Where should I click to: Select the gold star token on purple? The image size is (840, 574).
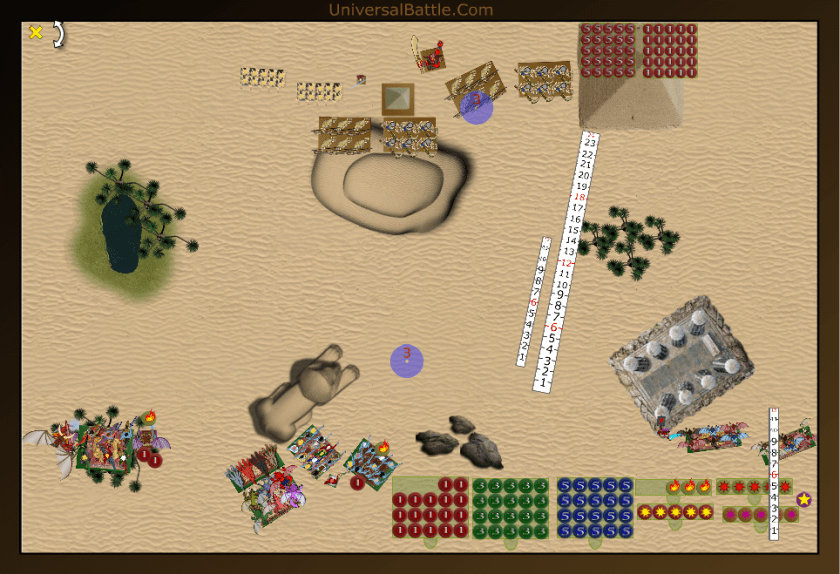click(804, 499)
